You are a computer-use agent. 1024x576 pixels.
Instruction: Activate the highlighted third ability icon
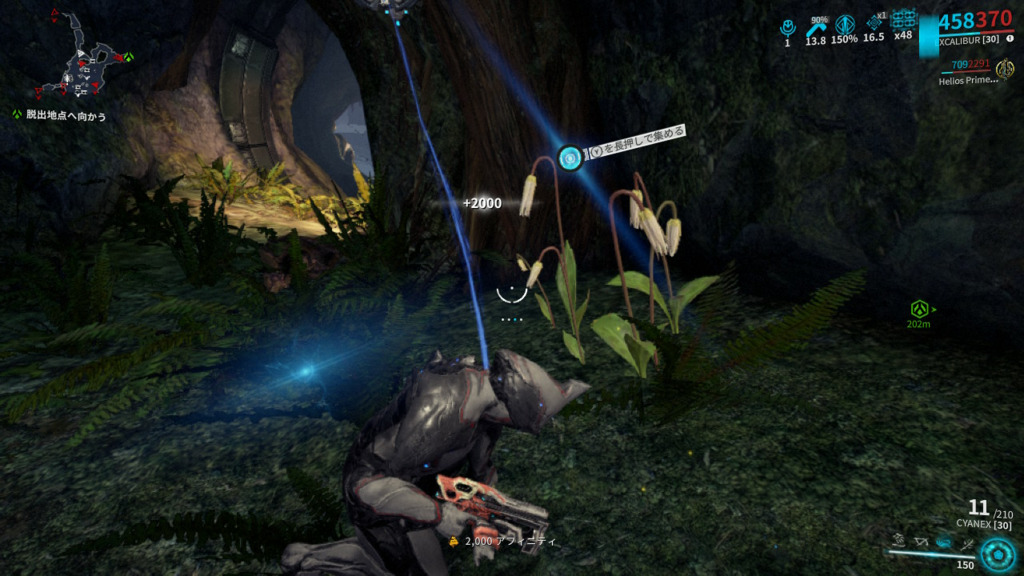[x=945, y=541]
